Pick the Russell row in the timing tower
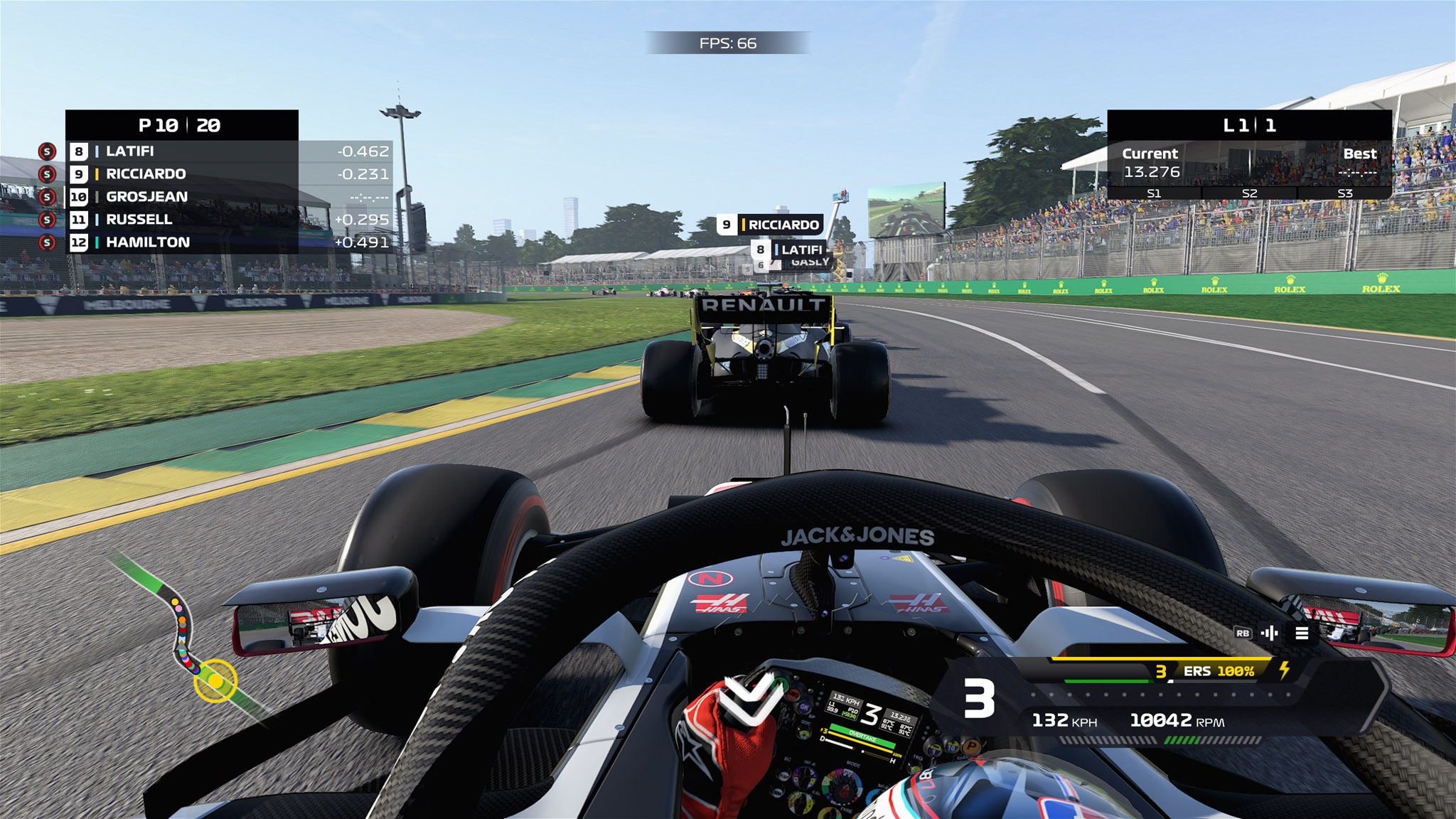Viewport: 1456px width, 819px height. 227,220
